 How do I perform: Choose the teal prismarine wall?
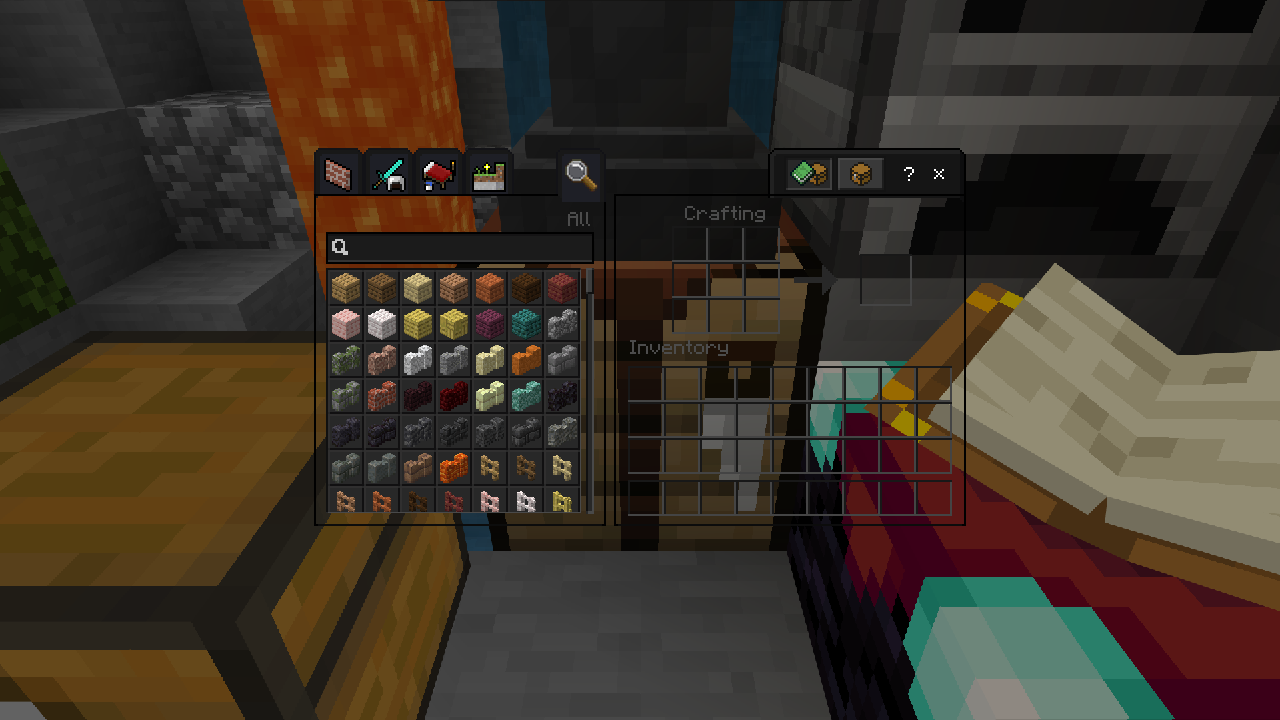(x=526, y=396)
